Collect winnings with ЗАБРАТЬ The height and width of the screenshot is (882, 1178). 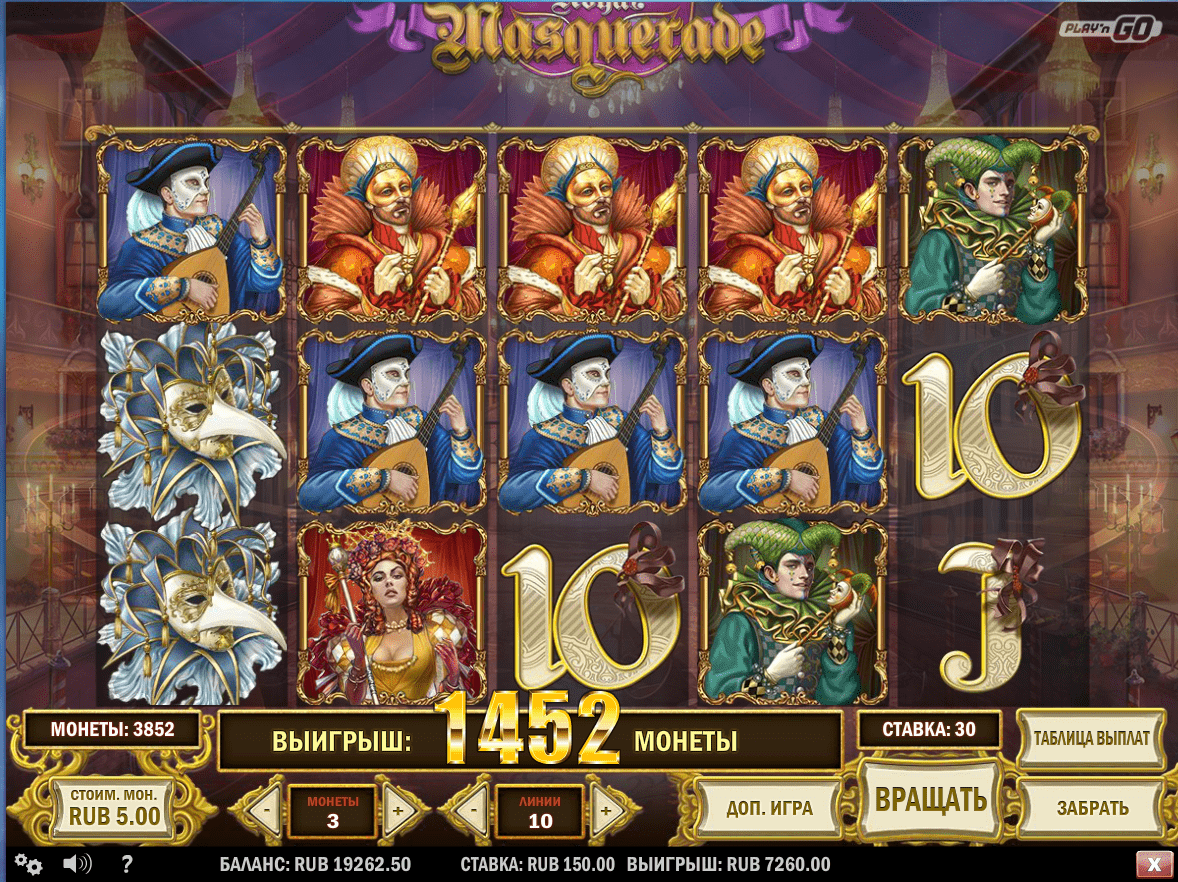coord(1092,808)
